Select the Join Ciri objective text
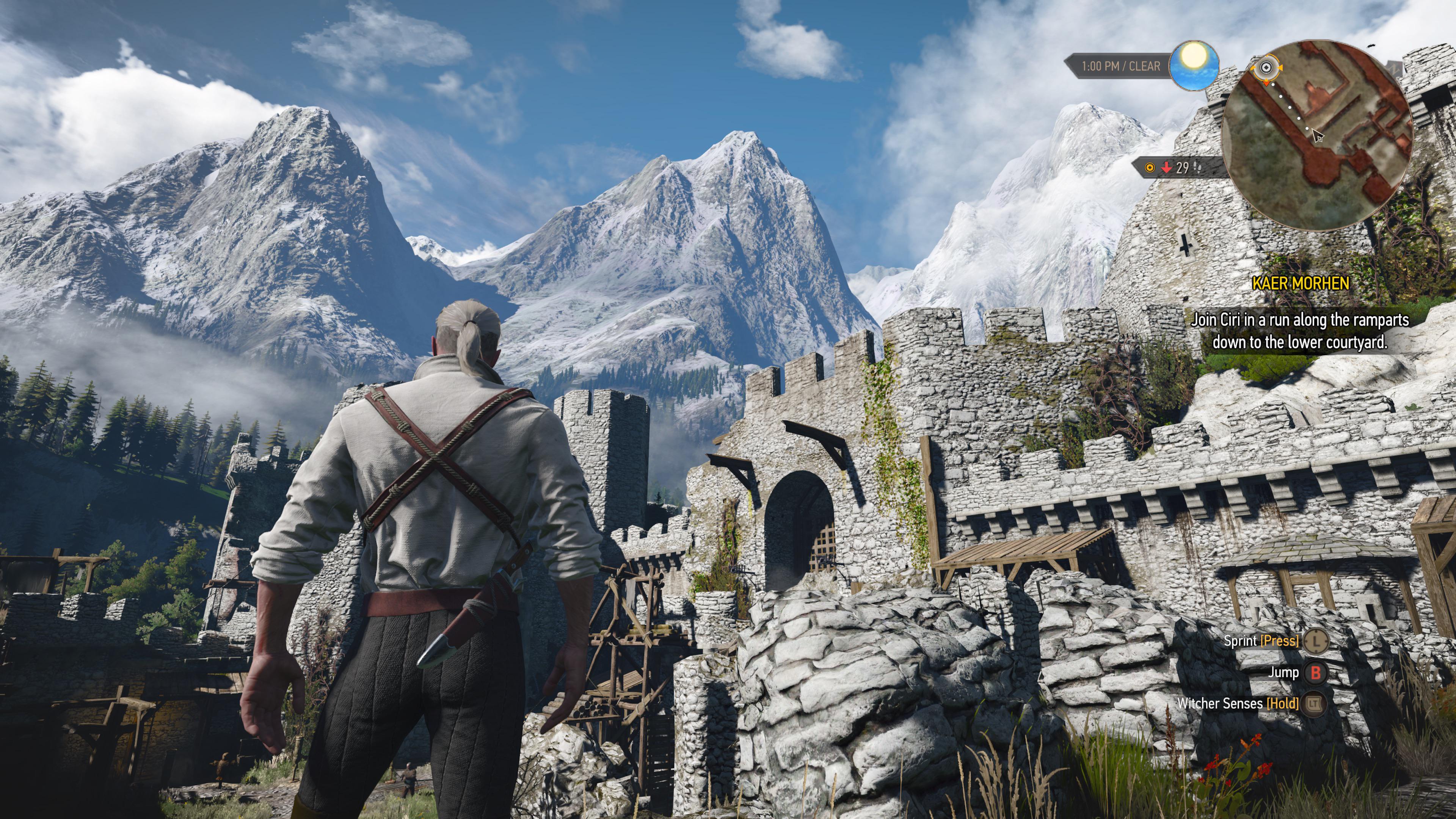Screen dimensions: 1456x819 pyautogui.click(x=1299, y=331)
